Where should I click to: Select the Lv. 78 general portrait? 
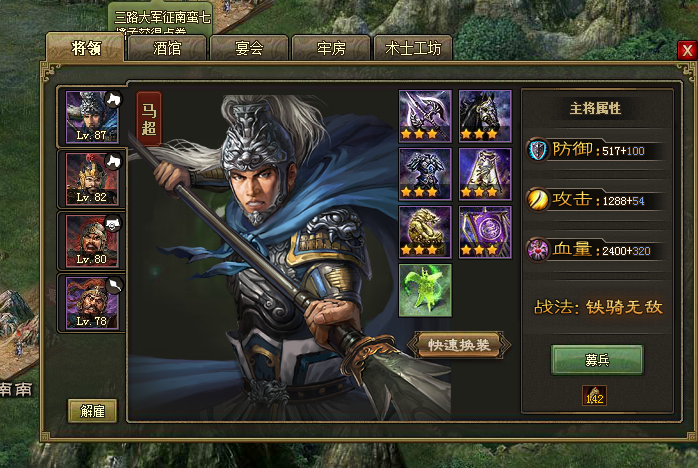89,301
